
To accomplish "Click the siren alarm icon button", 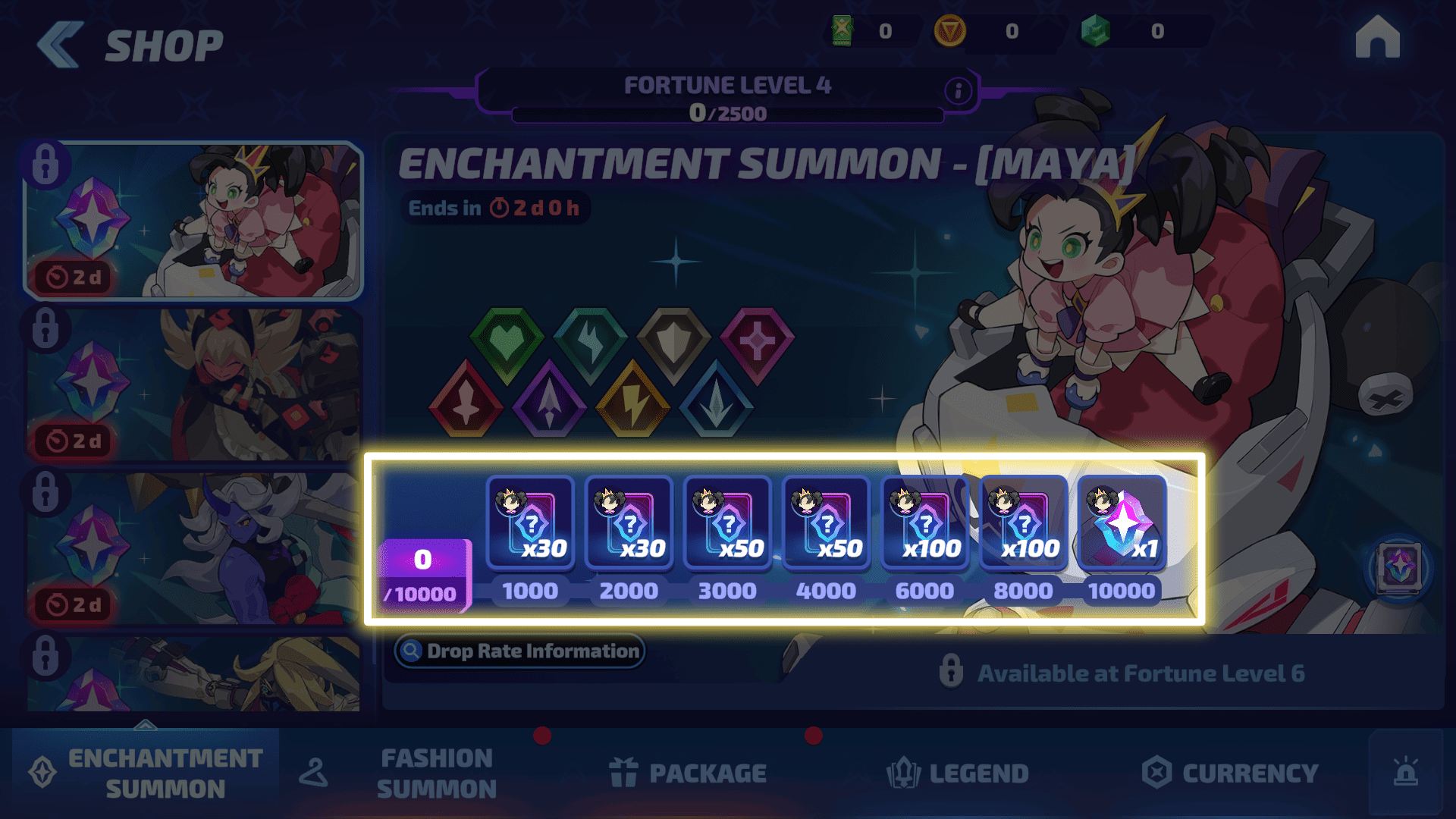I will coord(1405,772).
